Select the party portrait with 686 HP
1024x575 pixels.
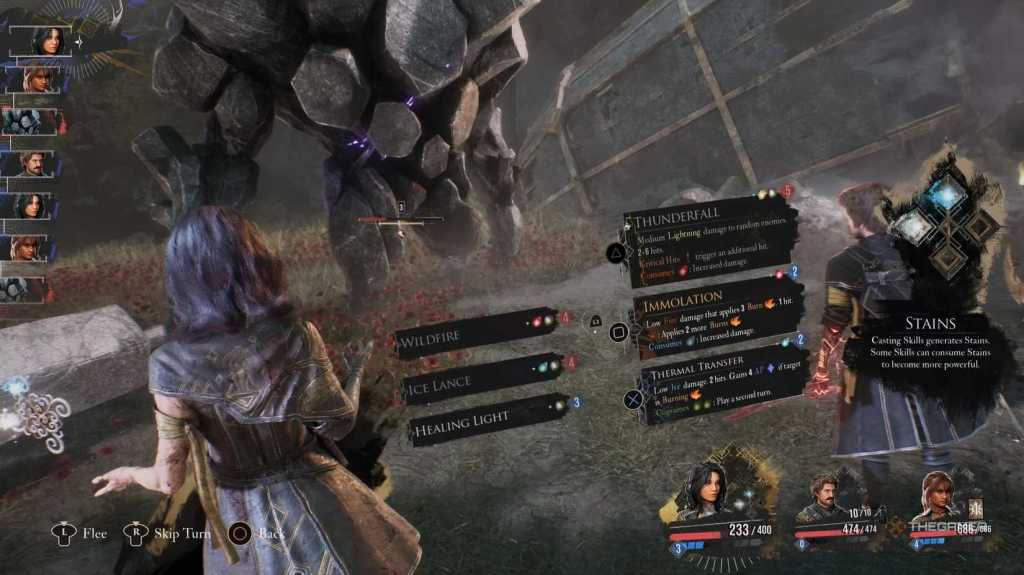tap(939, 496)
